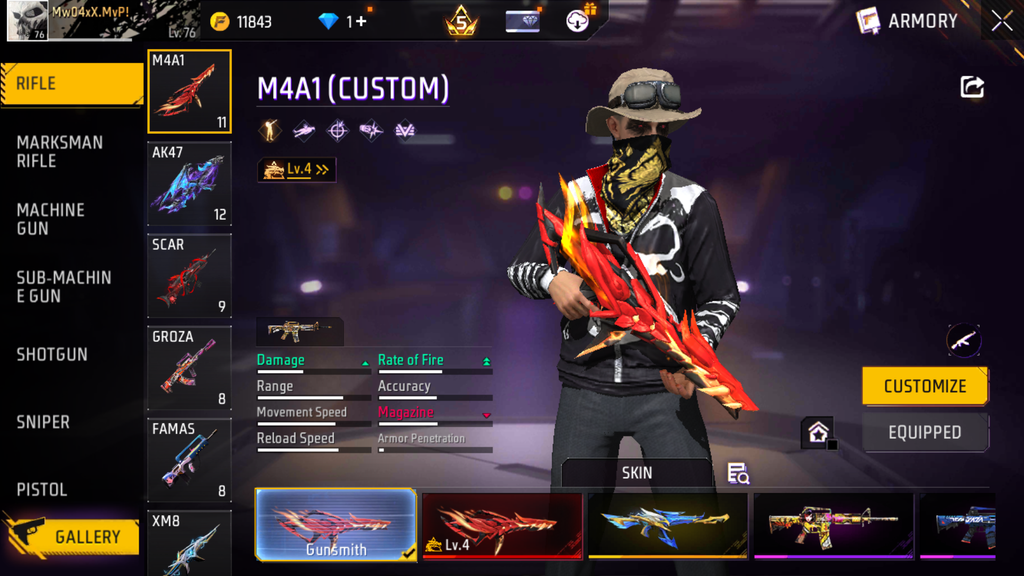
Task: Close the Armory screen
Action: [1002, 21]
